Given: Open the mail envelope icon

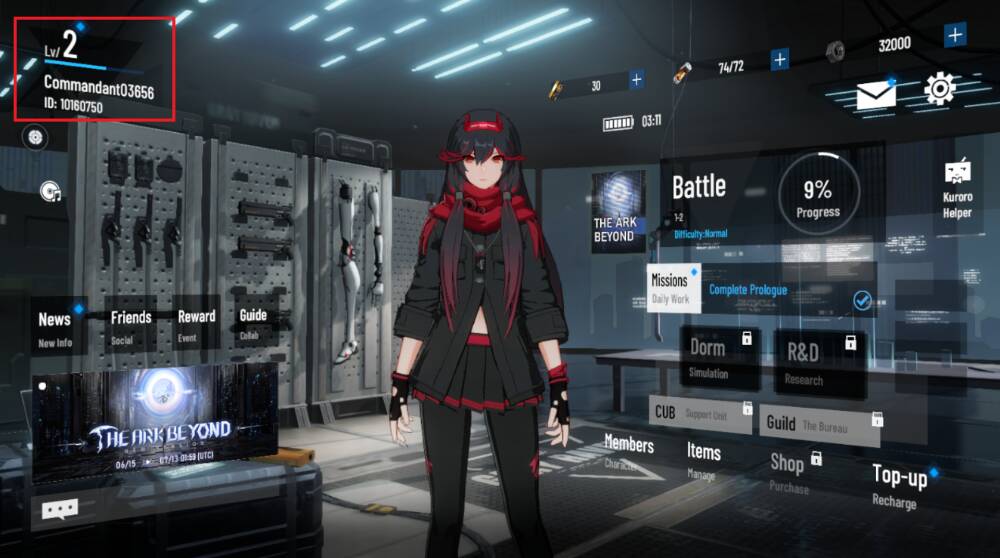Looking at the screenshot, I should click(x=875, y=95).
